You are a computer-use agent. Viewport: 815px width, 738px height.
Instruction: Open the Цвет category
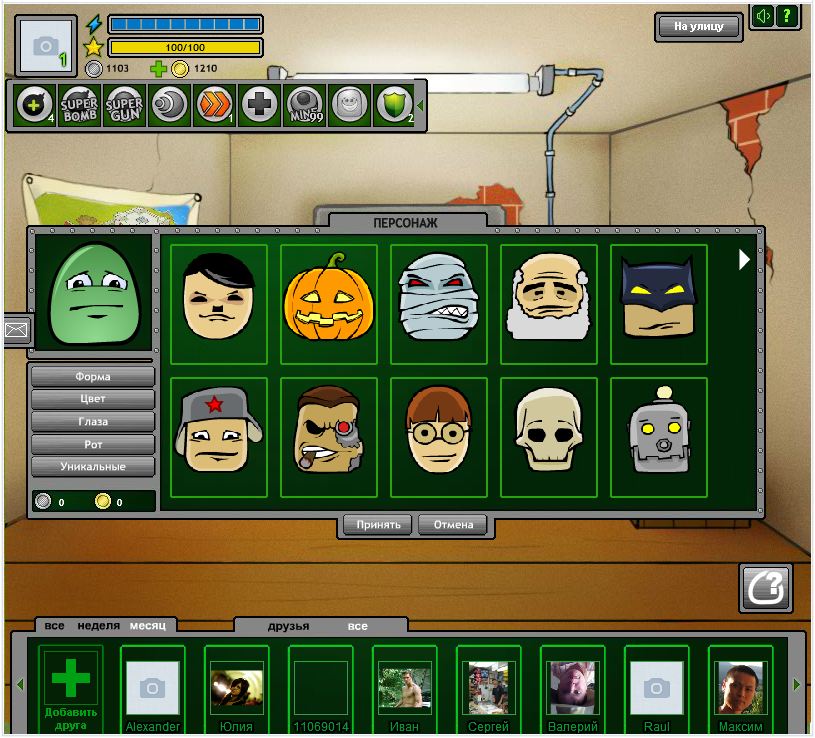point(93,399)
